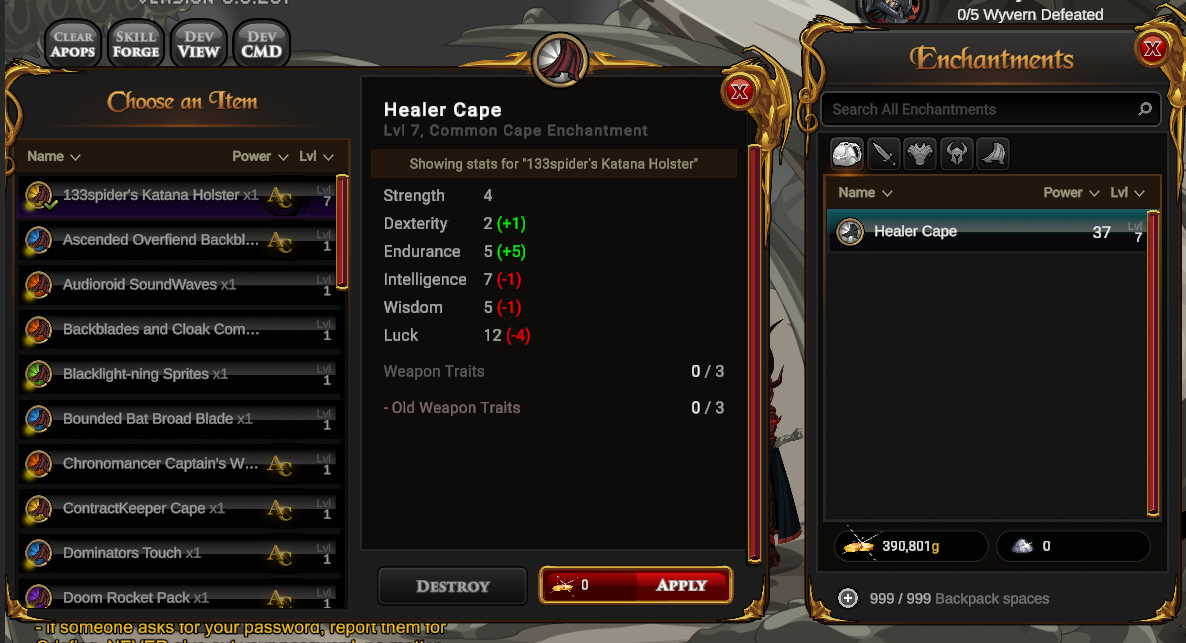Sort enchantments by Power column
The width and height of the screenshot is (1186, 643).
[1071, 193]
